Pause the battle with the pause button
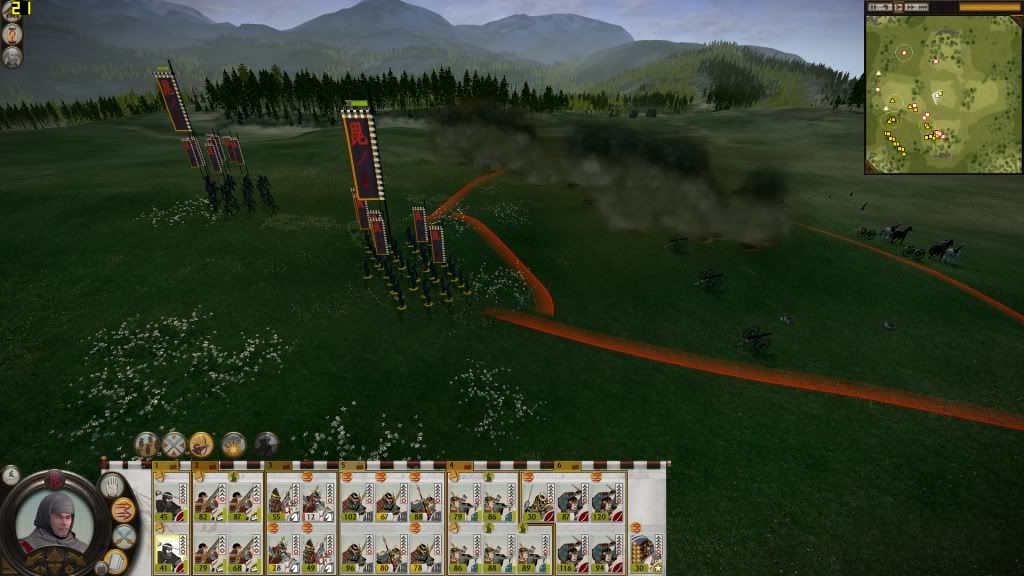This screenshot has height=576, width=1024. coord(875,7)
